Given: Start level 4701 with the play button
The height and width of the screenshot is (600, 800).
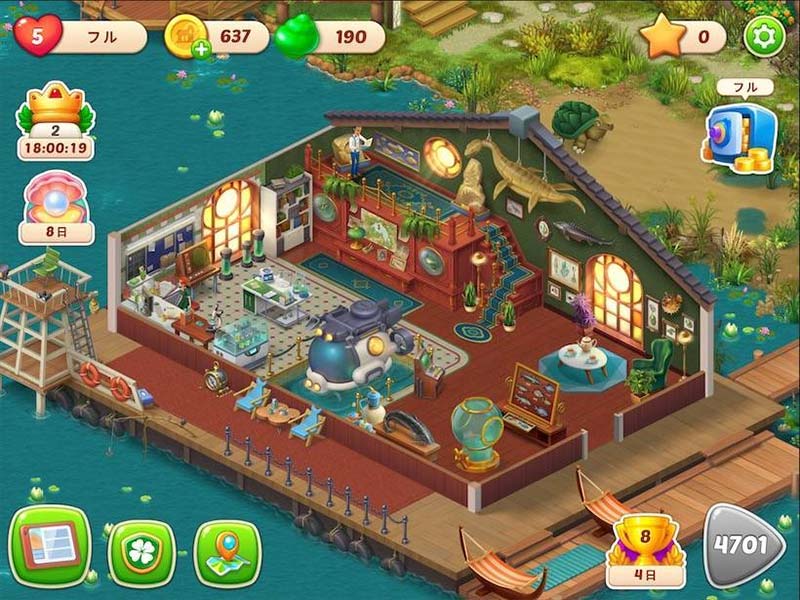Looking at the screenshot, I should click(743, 544).
